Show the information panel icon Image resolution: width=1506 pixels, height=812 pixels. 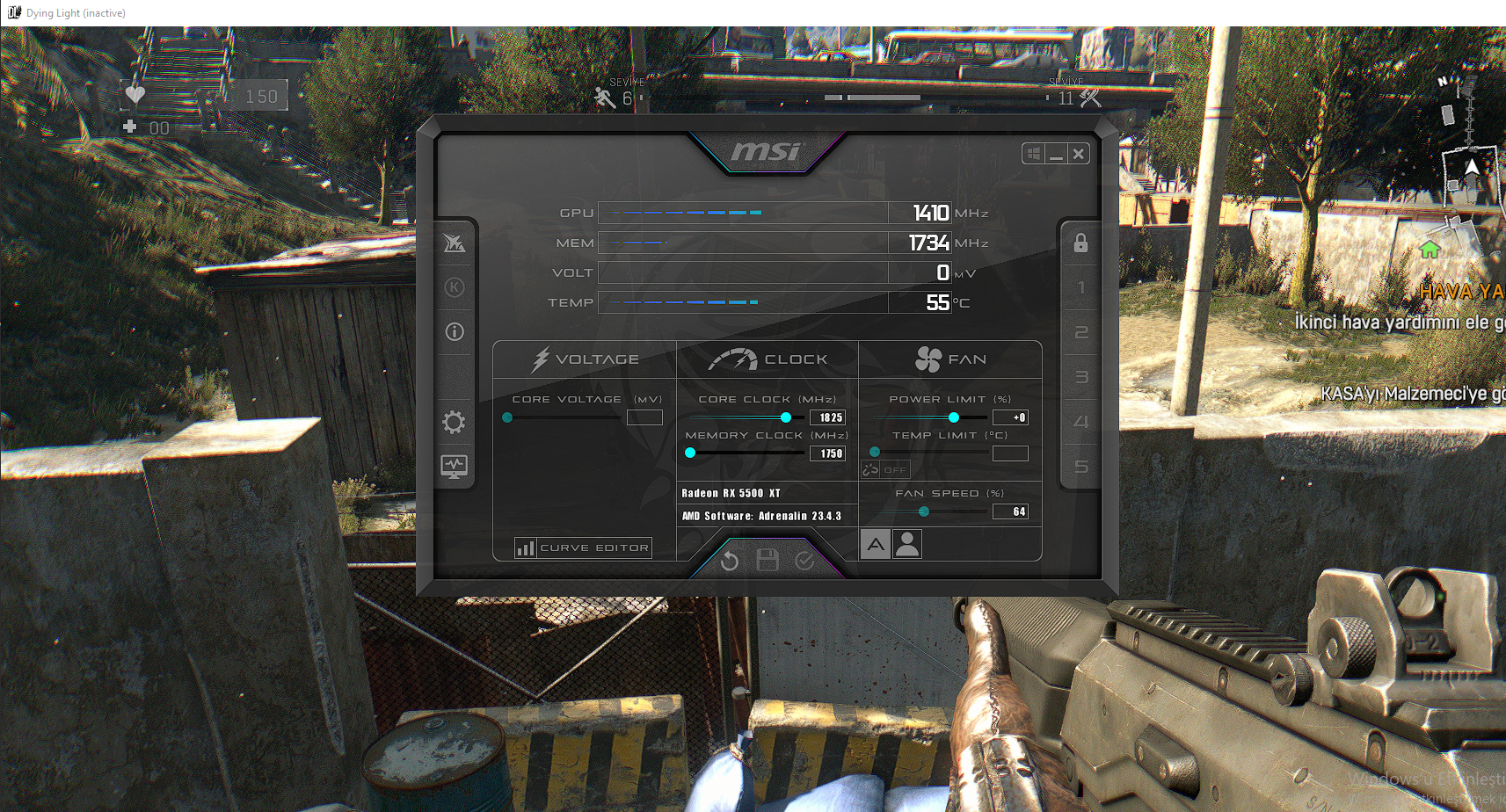(455, 332)
